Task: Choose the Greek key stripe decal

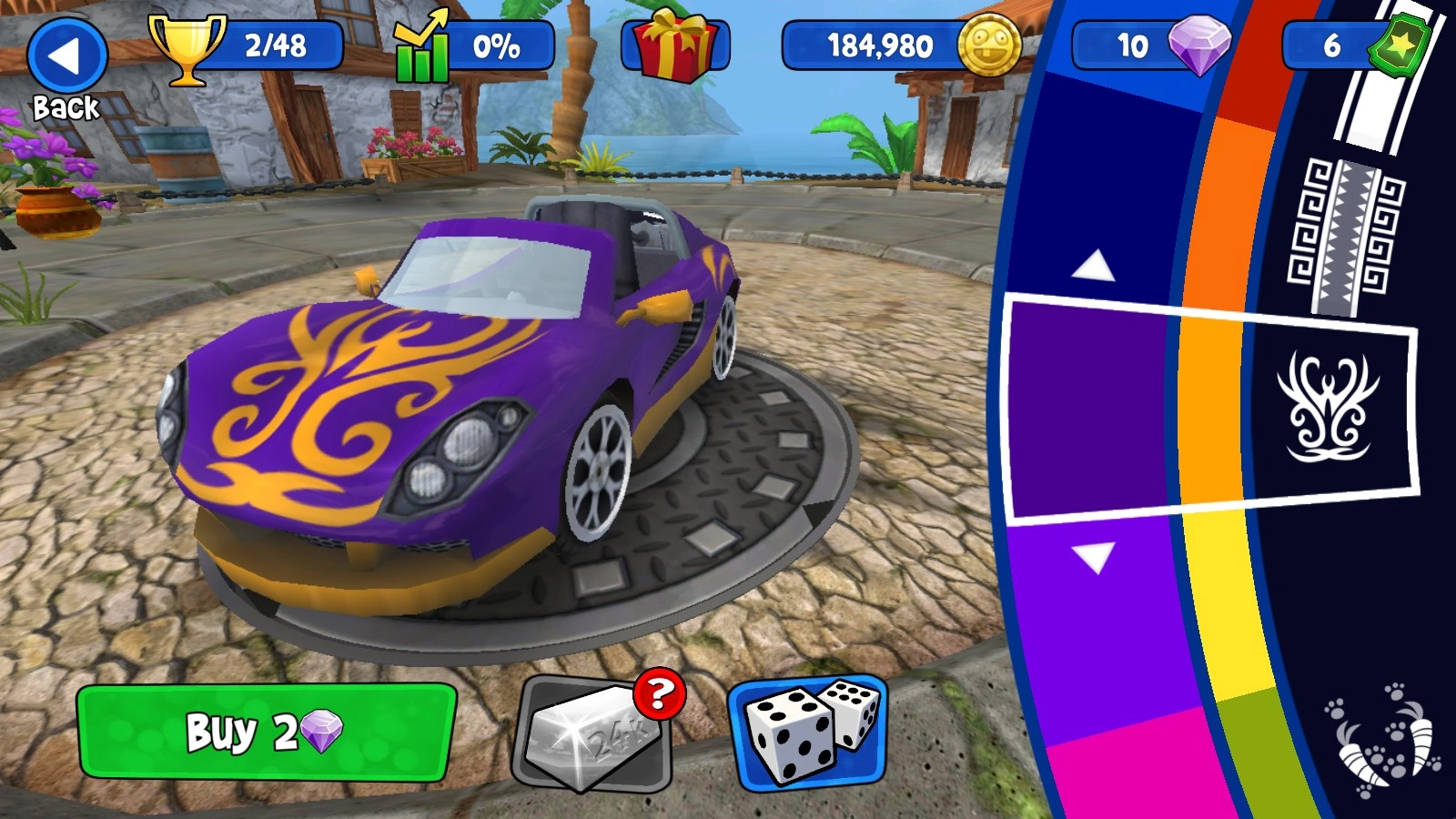Action: tap(1345, 237)
